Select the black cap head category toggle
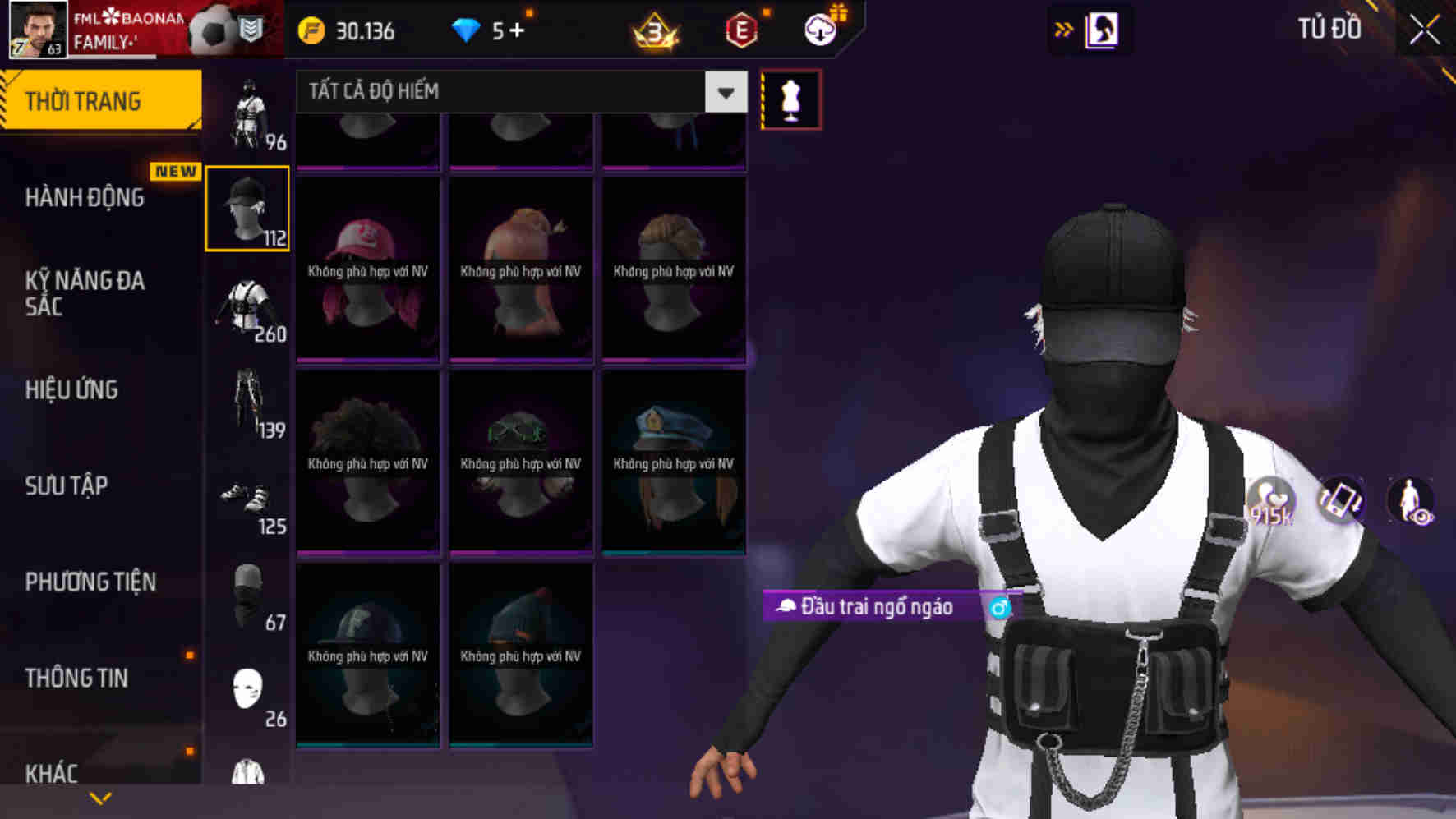 click(x=247, y=207)
